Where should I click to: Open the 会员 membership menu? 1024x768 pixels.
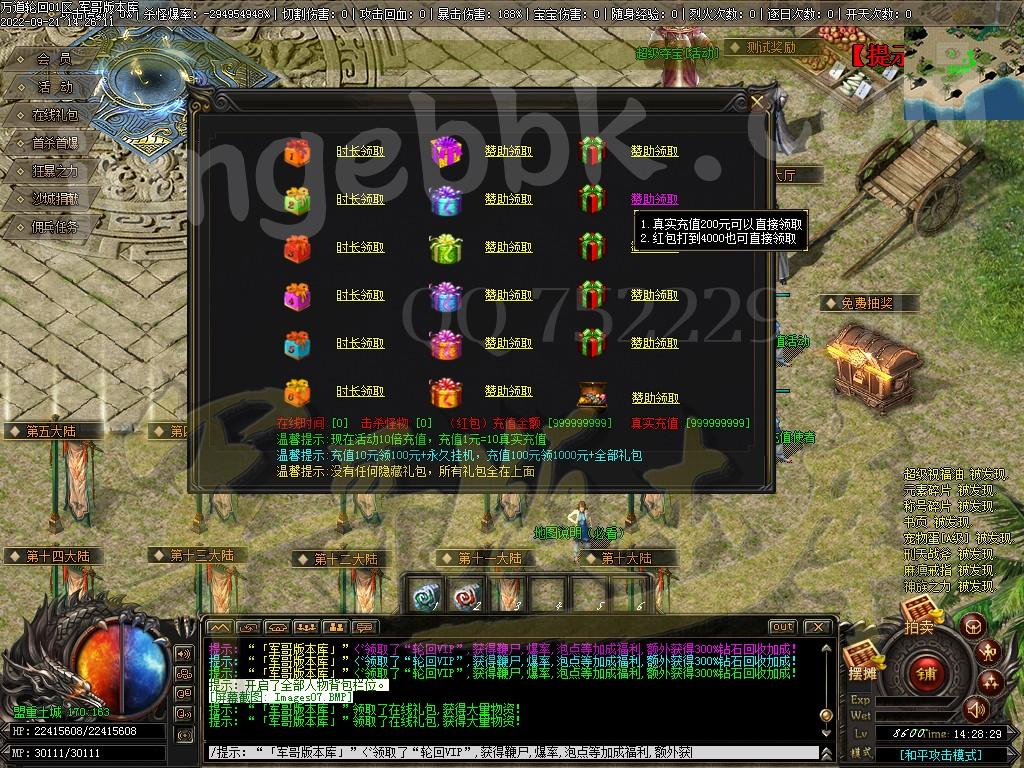(55, 59)
